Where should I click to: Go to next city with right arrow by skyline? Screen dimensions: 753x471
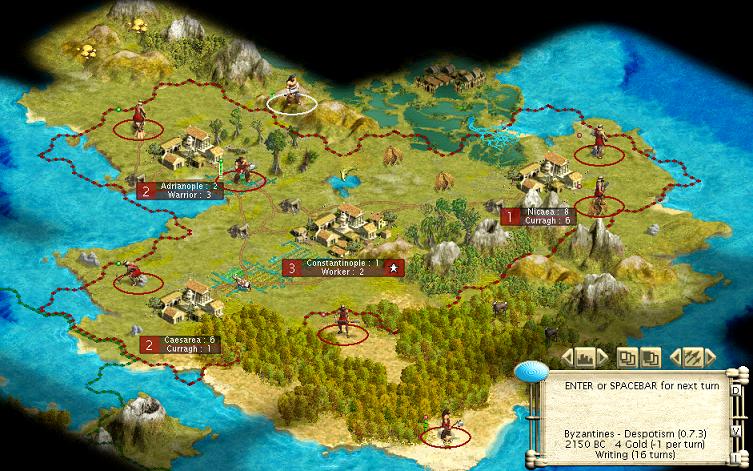click(604, 356)
